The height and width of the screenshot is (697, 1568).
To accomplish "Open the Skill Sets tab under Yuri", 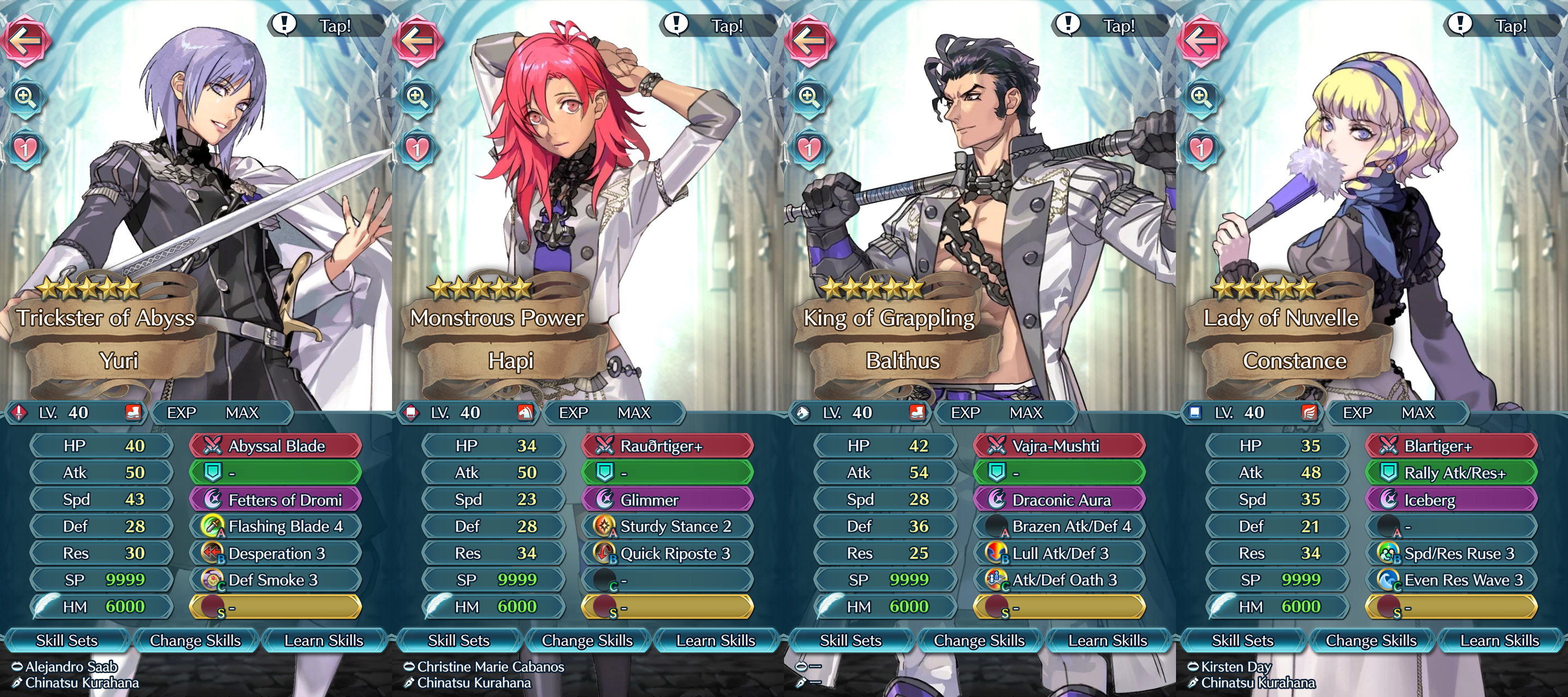I will pyautogui.click(x=67, y=640).
